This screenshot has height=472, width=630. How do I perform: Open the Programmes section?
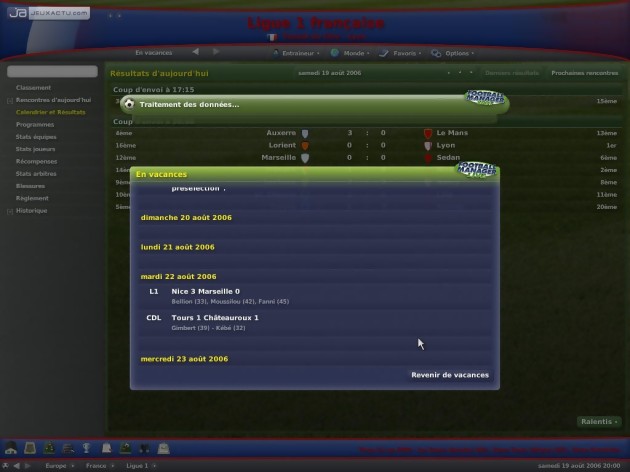[35, 124]
